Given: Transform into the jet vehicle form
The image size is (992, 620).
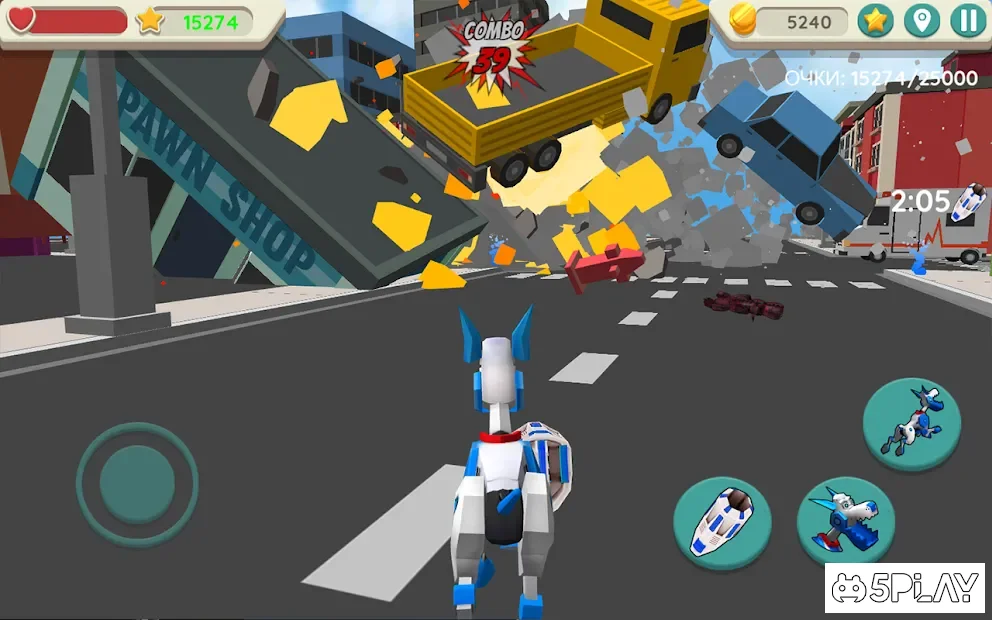Looking at the screenshot, I should click(x=721, y=523).
